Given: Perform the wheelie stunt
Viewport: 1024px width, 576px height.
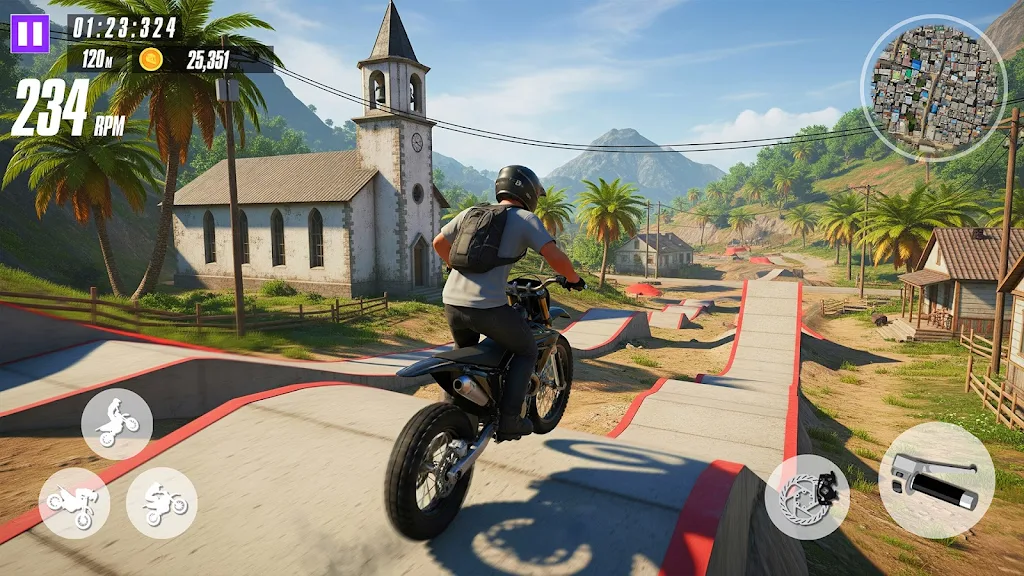Looking at the screenshot, I should coord(117,424).
